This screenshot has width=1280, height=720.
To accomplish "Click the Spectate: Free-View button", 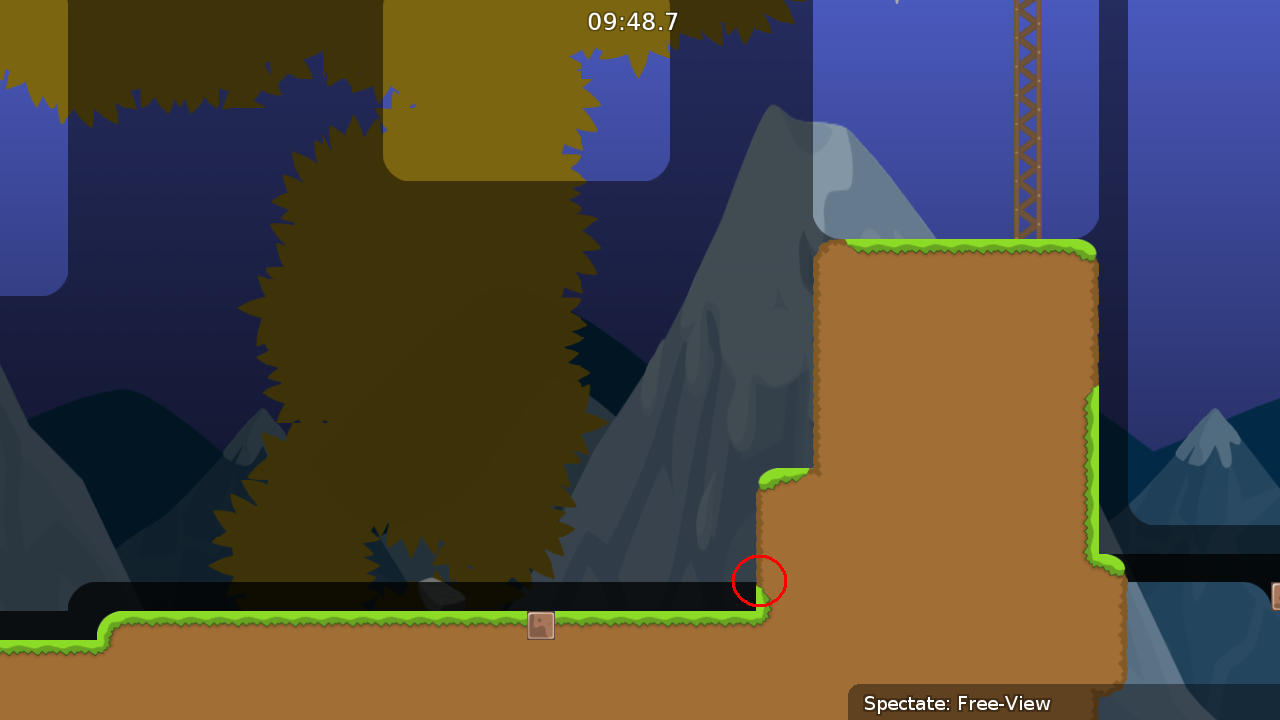I will pos(955,703).
